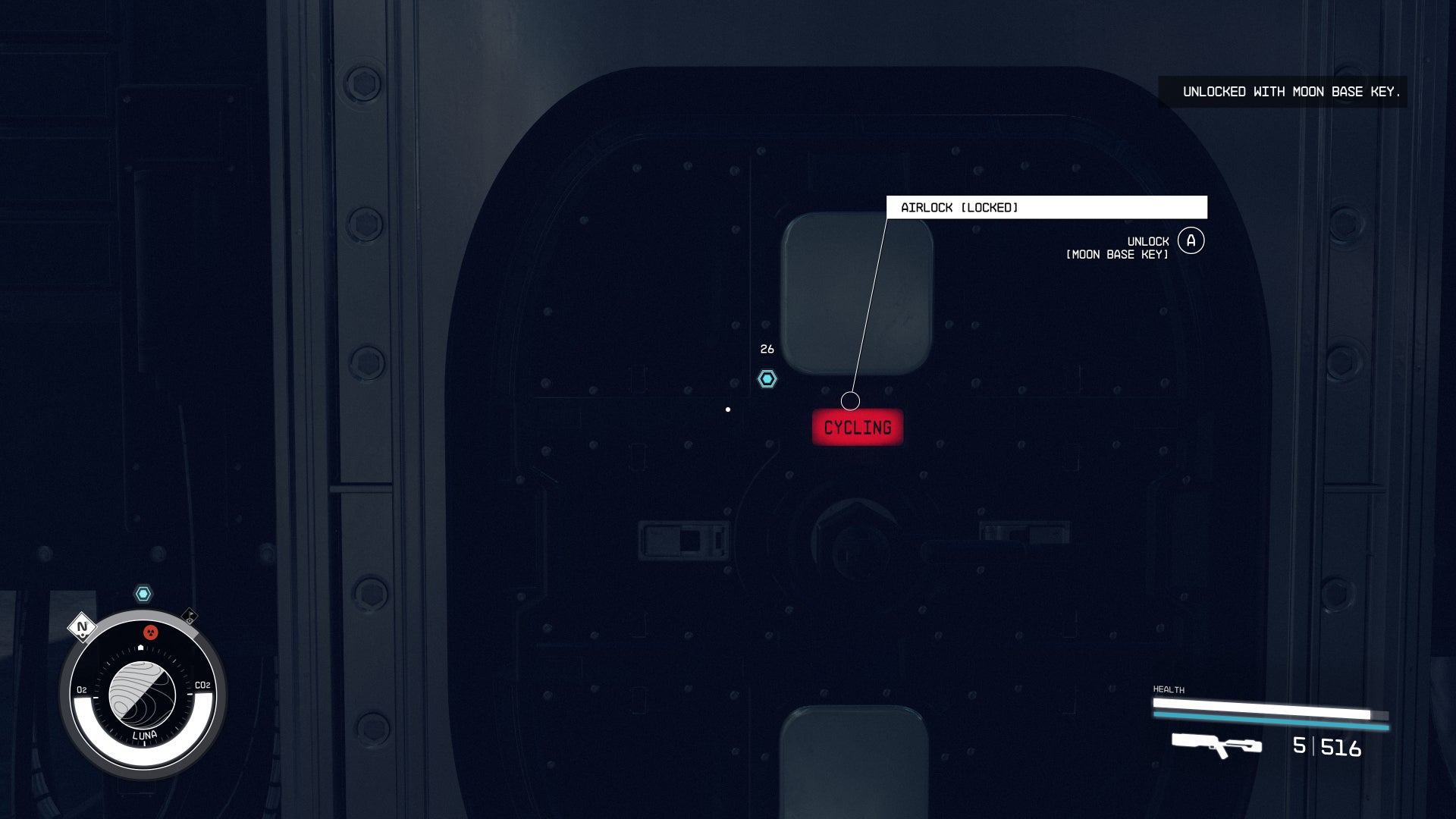Click the flag waypoint marker on the compass rim

tap(190, 615)
